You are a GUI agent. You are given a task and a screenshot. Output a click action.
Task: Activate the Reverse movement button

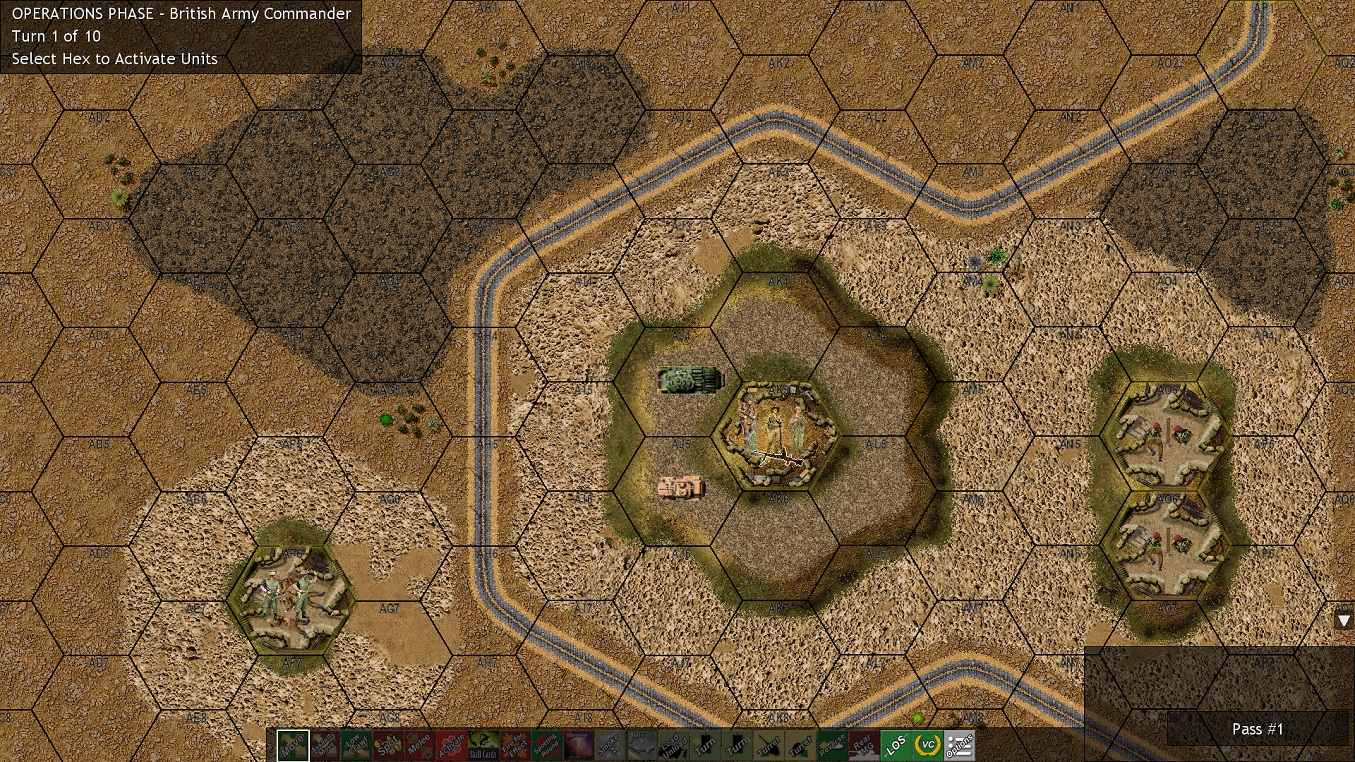tap(832, 745)
